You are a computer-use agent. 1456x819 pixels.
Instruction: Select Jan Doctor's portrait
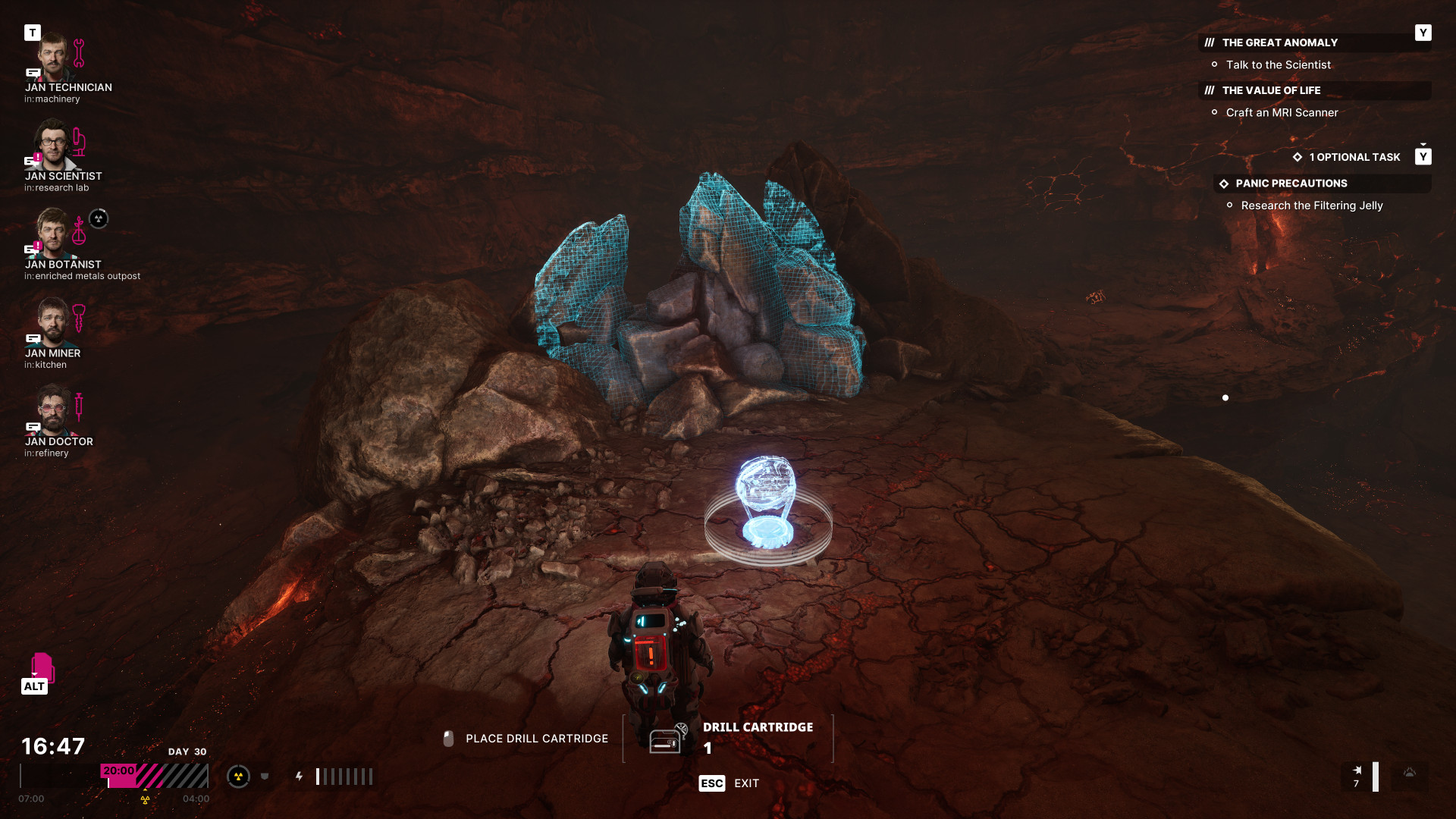pos(52,410)
